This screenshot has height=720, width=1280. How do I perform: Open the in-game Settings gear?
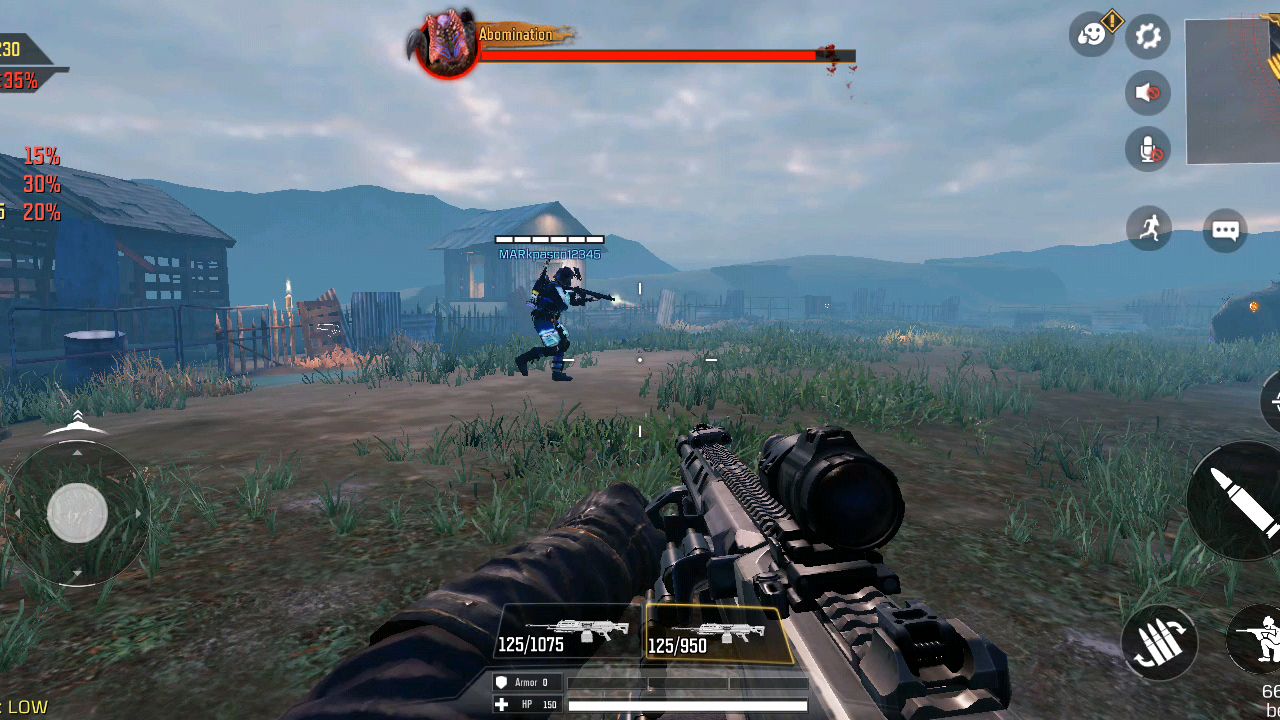1146,36
